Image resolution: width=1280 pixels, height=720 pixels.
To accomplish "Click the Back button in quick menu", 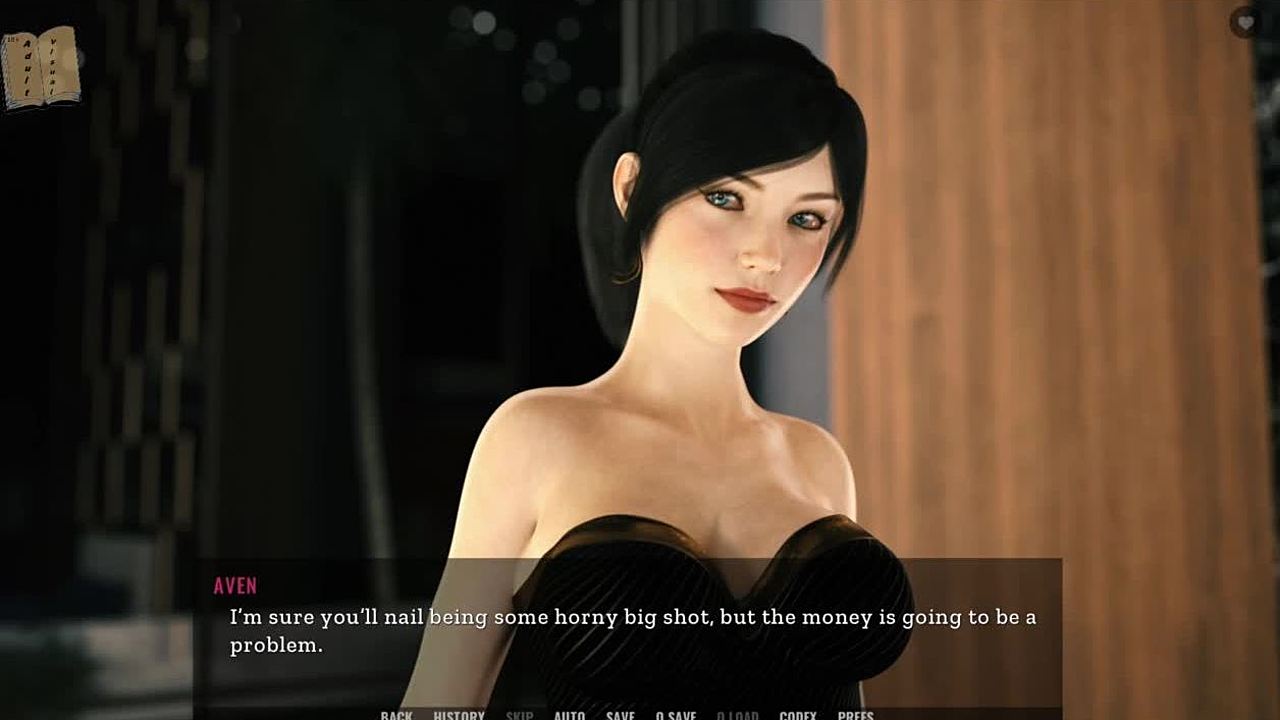I will click(396, 715).
